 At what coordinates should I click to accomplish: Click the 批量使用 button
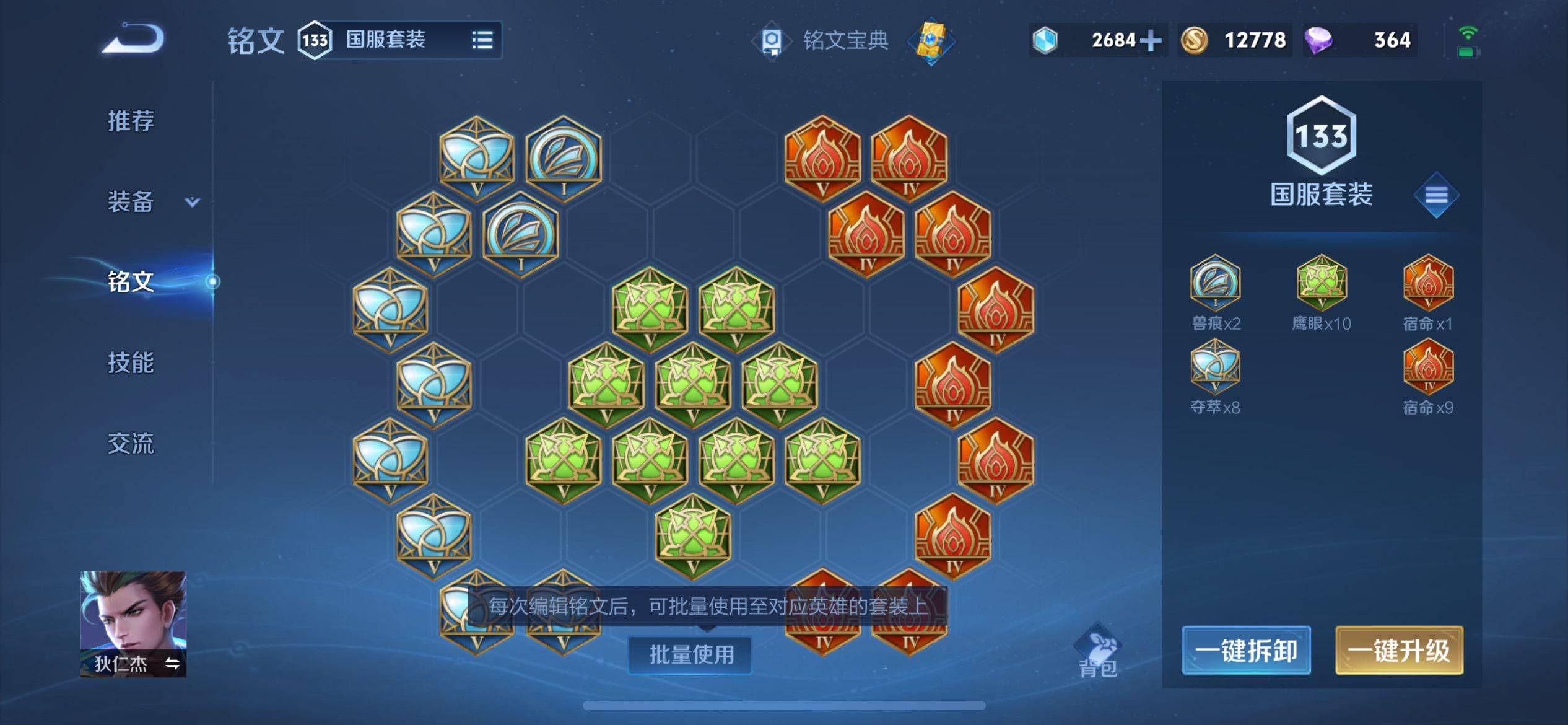690,654
